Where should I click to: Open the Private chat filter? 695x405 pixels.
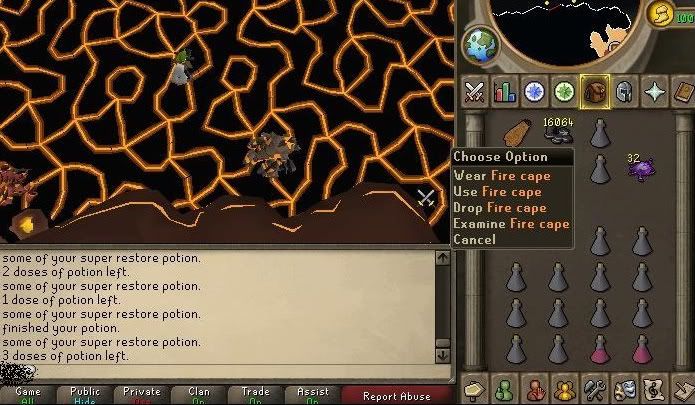(x=141, y=395)
